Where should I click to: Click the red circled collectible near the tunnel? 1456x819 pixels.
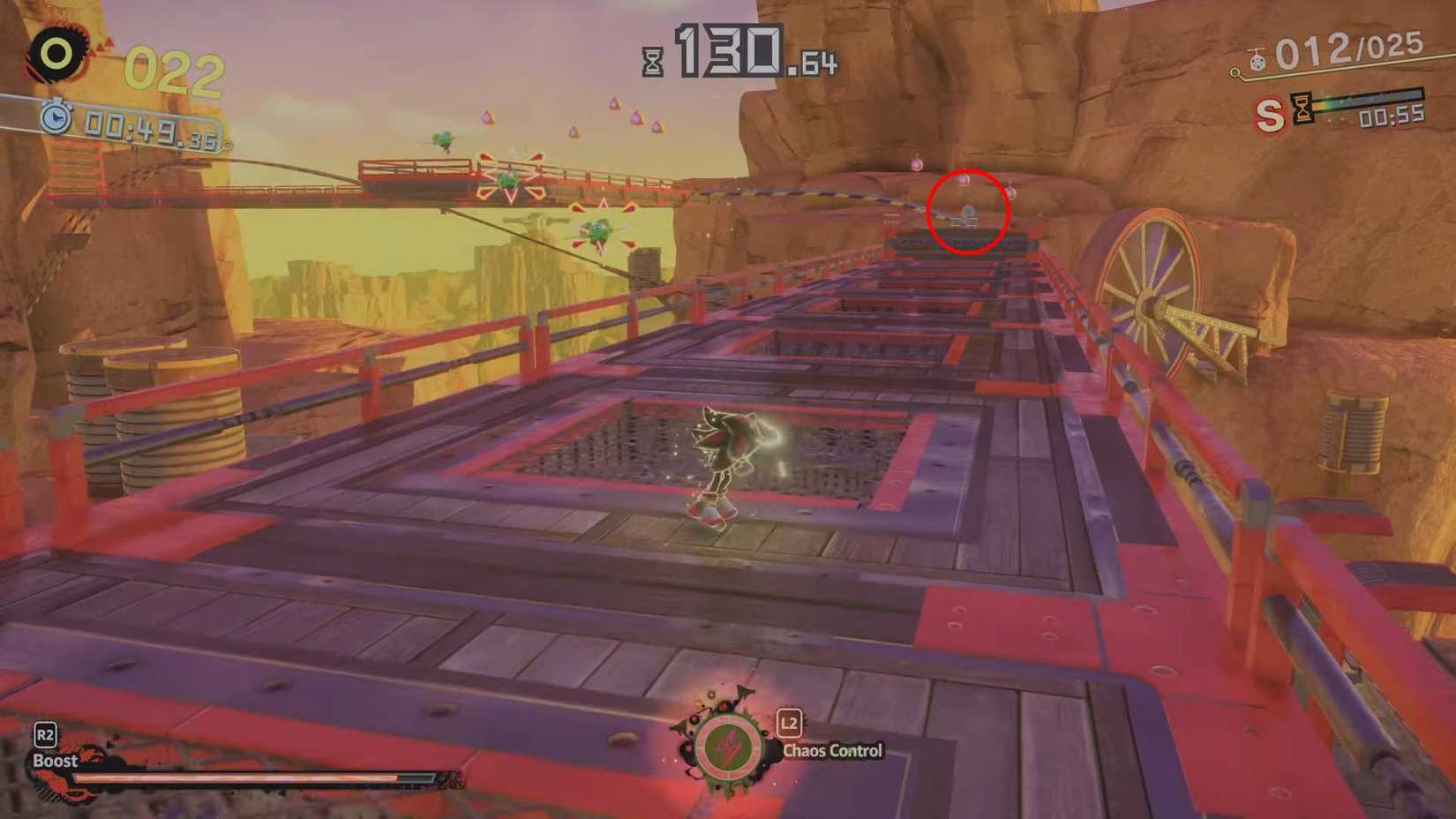pyautogui.click(x=968, y=214)
